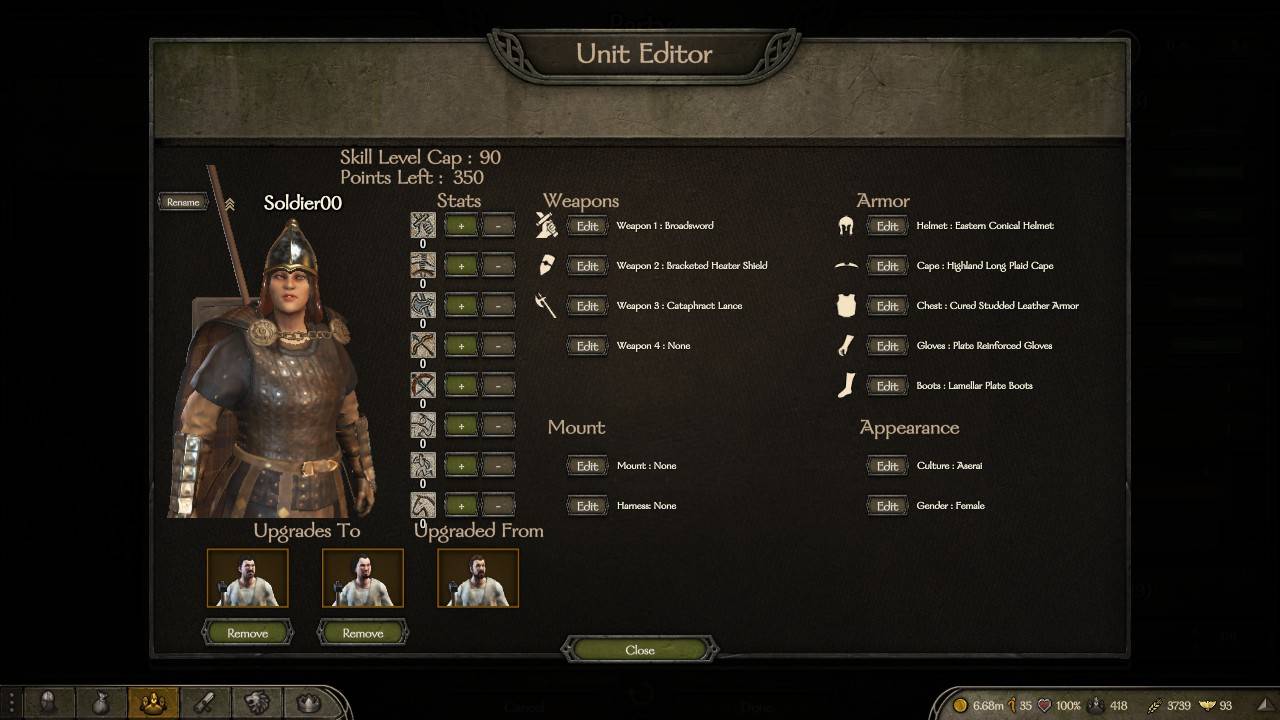This screenshot has width=1280, height=720.
Task: Edit the Cured Studded Leather Armor chest
Action: 887,306
